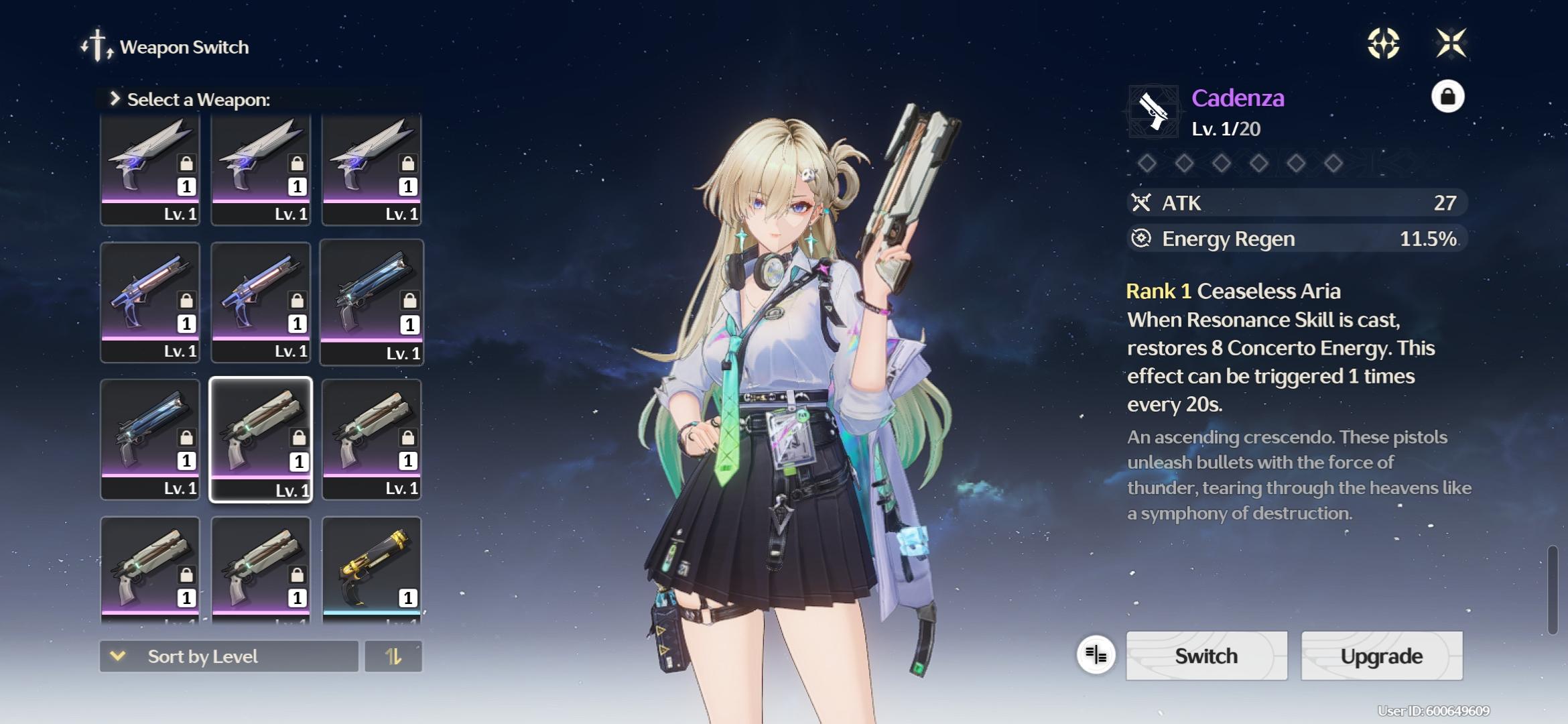Select the gold and black pistol slot
Viewport: 1568px width, 724px height.
point(372,570)
